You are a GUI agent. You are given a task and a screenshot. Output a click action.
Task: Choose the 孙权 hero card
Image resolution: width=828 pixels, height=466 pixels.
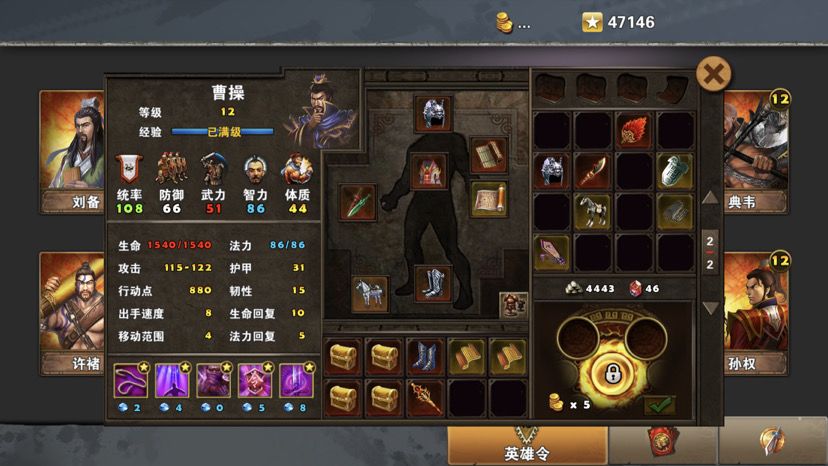click(x=757, y=310)
